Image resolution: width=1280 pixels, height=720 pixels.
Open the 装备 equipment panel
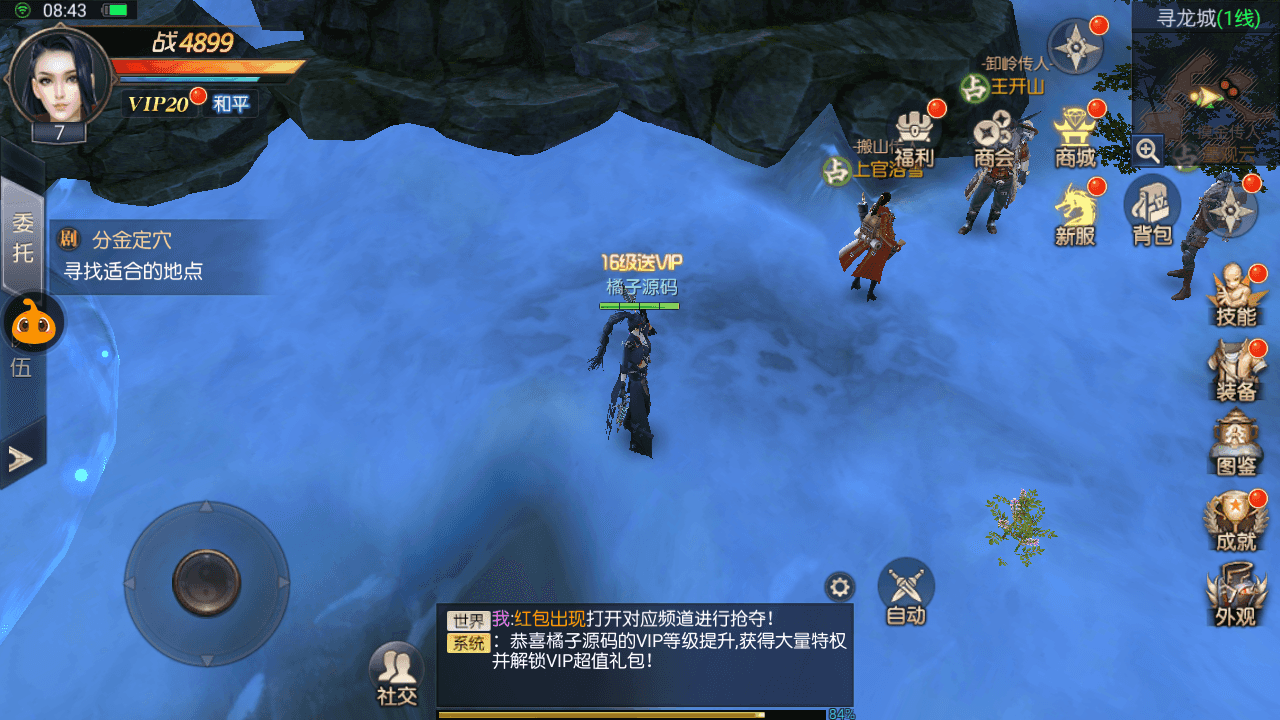pos(1236,370)
